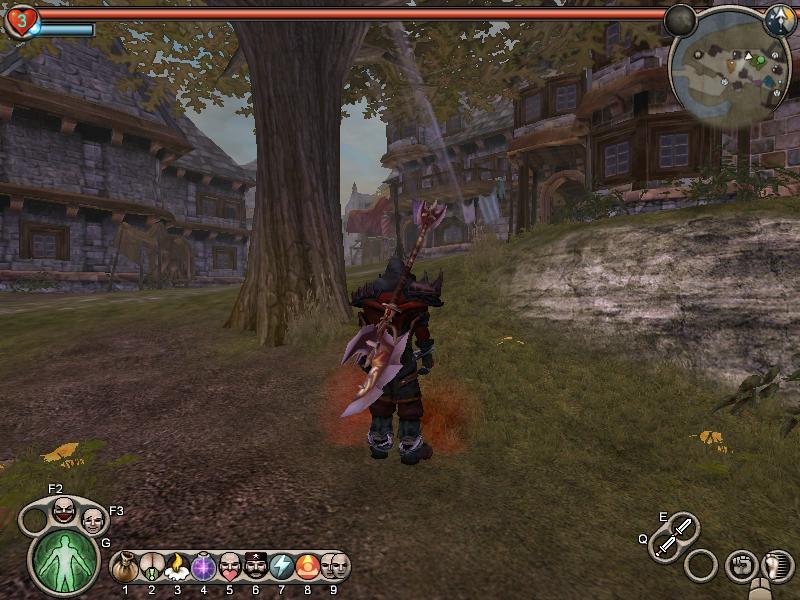The height and width of the screenshot is (600, 800).
Task: Use the laughing face expression
Action: tap(63, 510)
